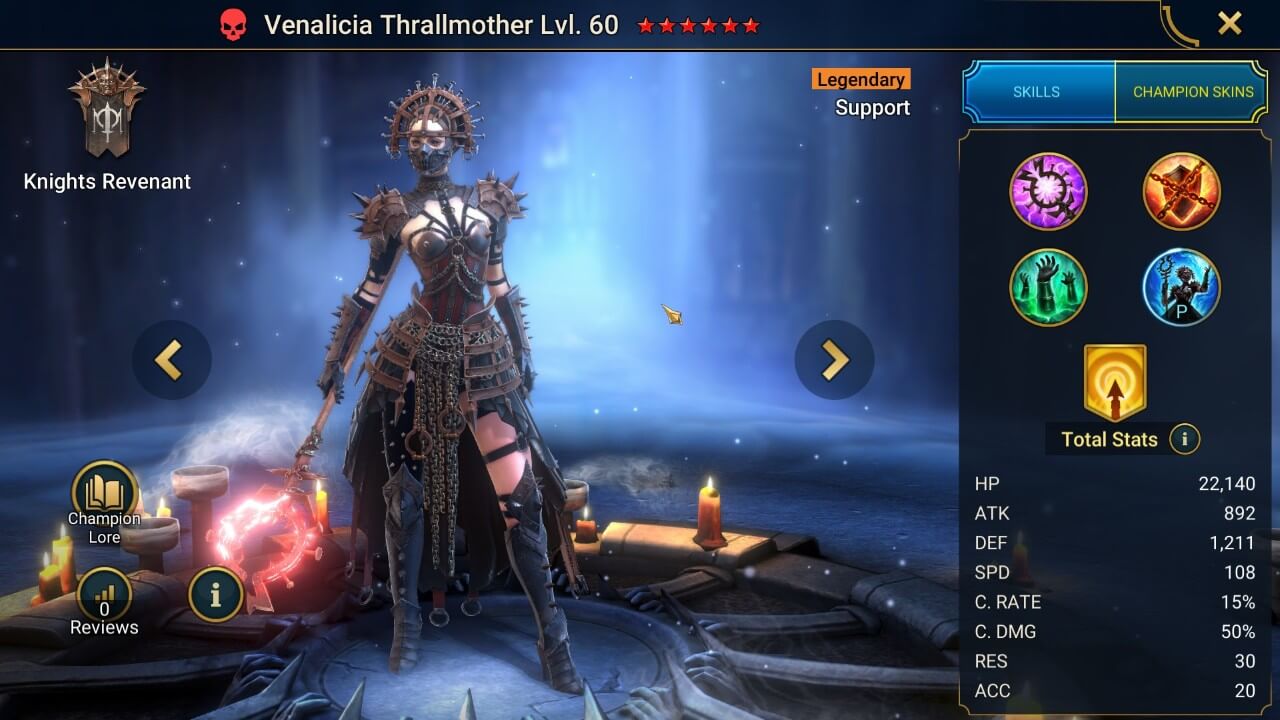The width and height of the screenshot is (1280, 720).
Task: Open the green hand skill icon
Action: 1049,287
